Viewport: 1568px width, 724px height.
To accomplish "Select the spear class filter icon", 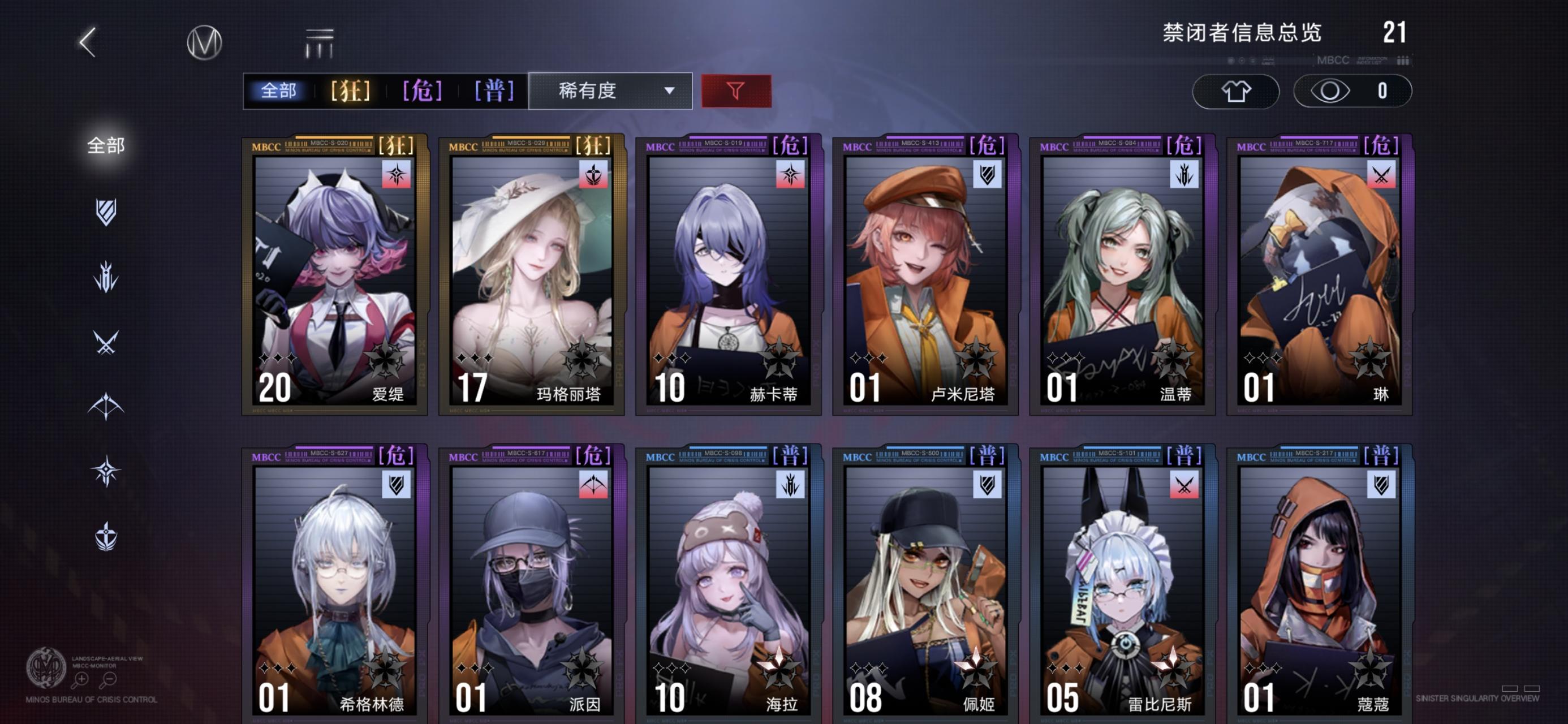I will (107, 278).
